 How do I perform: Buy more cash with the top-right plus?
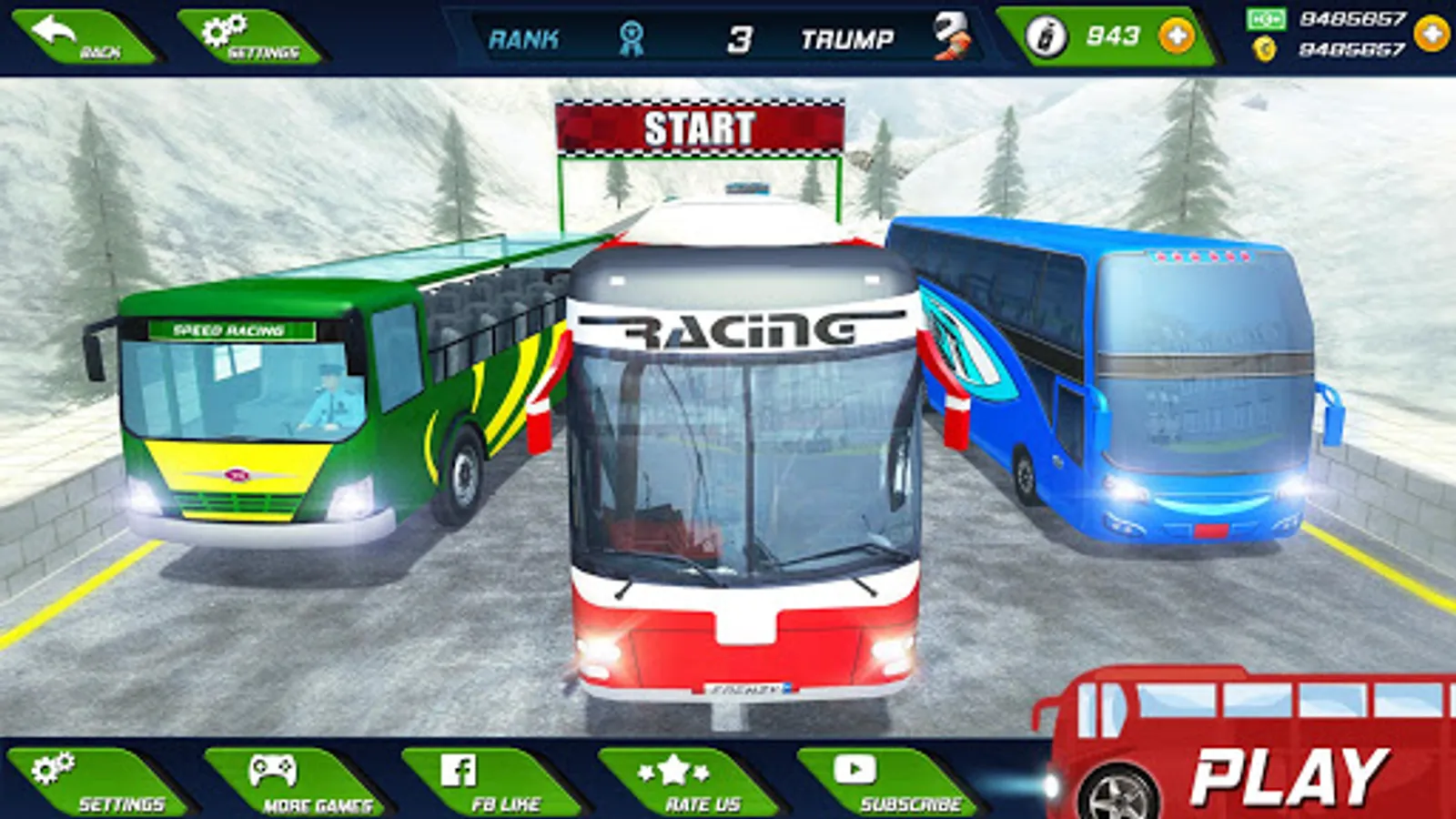coord(1431,34)
